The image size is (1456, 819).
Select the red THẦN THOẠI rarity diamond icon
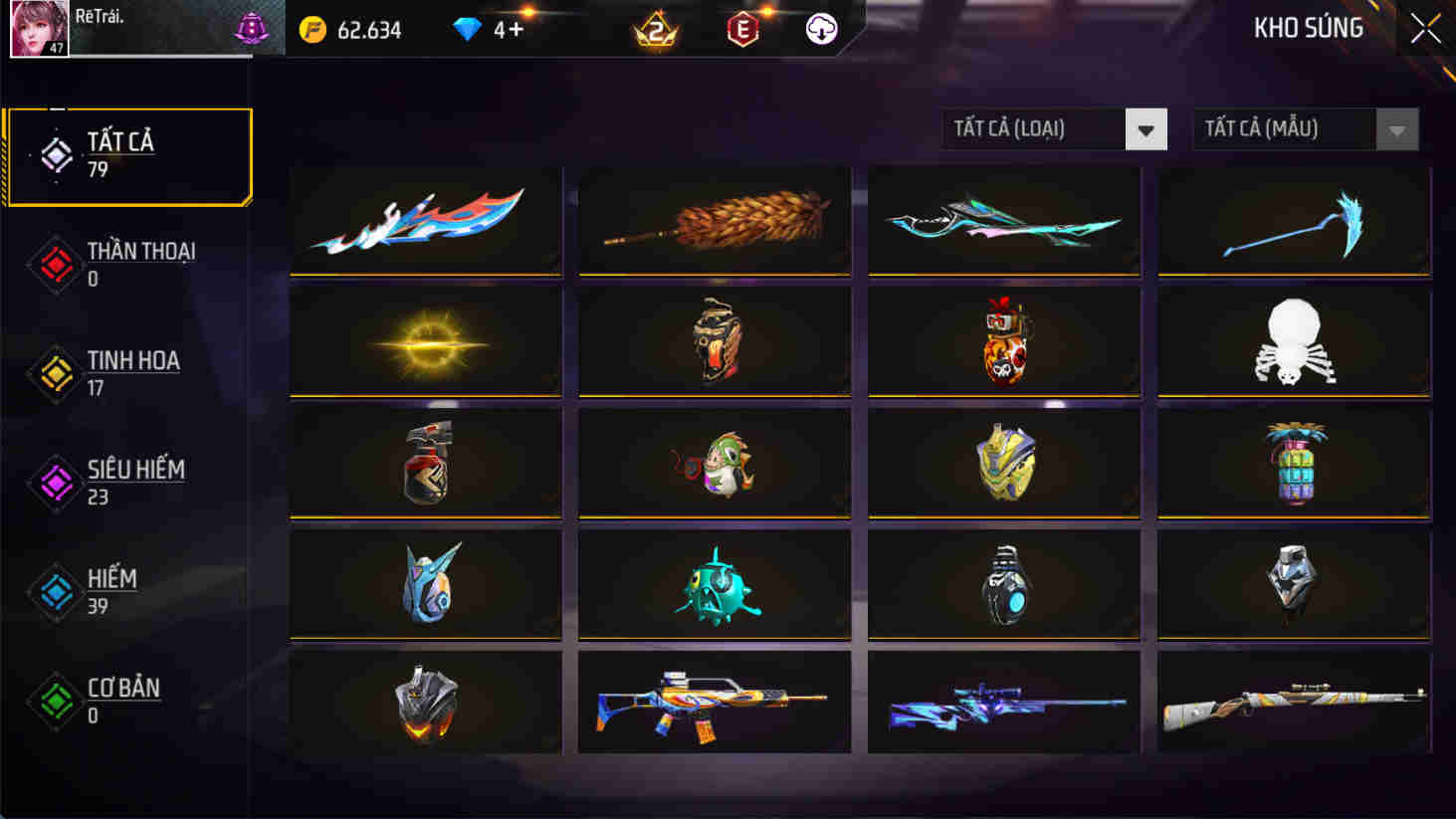point(57,261)
